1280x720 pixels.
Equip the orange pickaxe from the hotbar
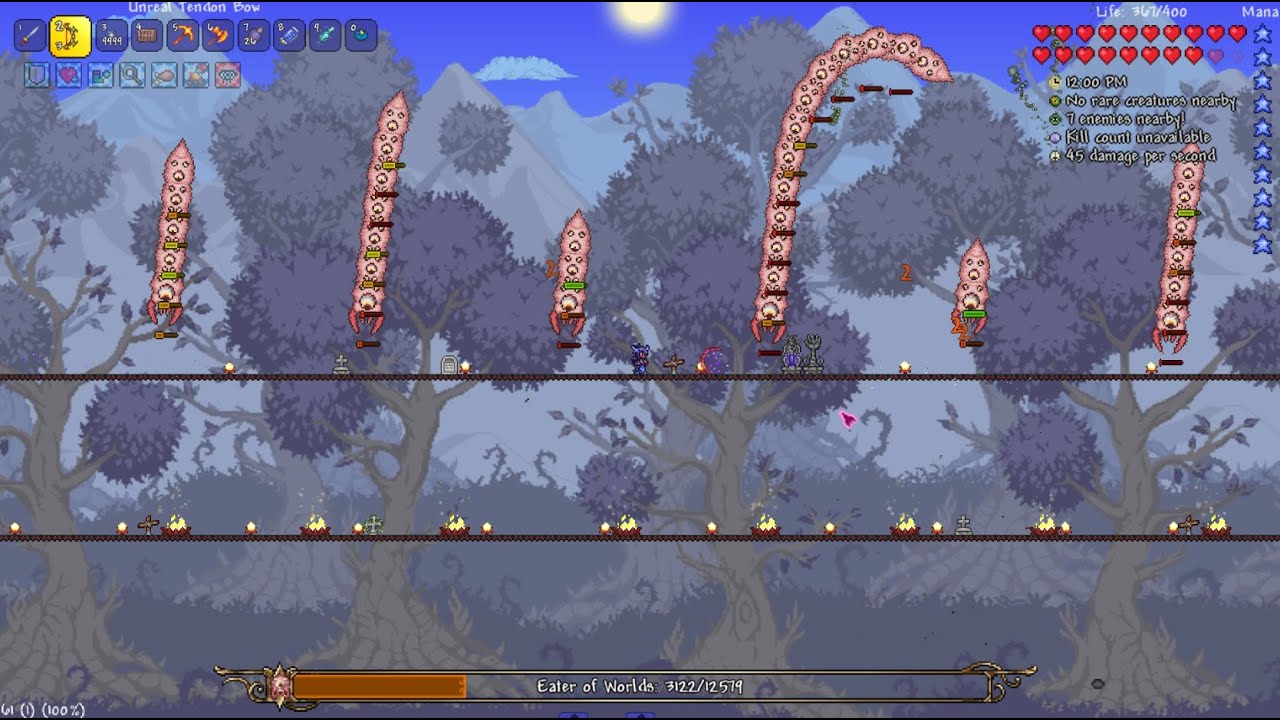(183, 35)
